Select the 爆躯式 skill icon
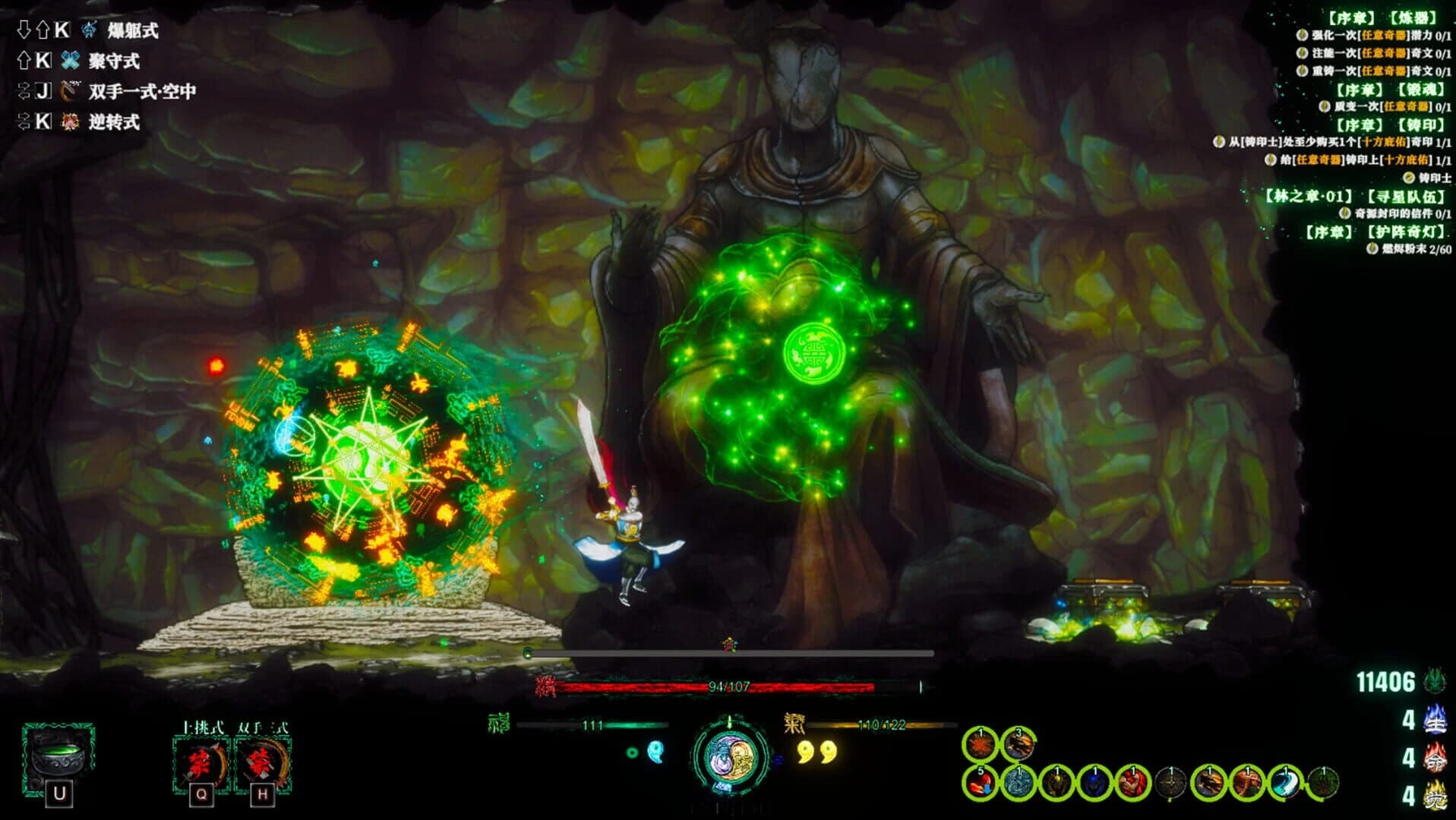This screenshot has width=1456, height=820. (x=89, y=31)
